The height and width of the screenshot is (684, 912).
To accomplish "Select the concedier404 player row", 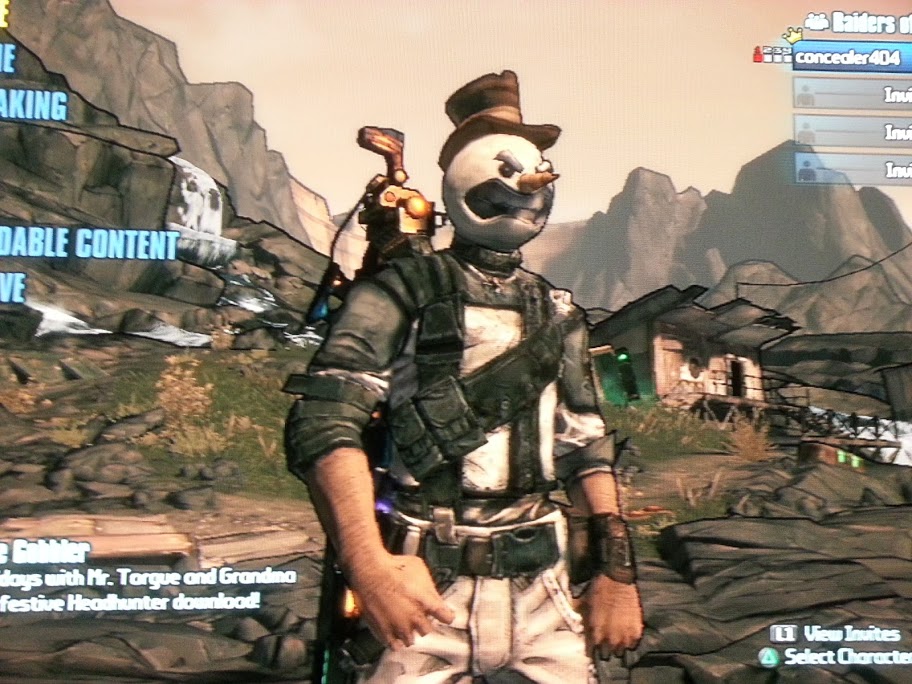I will pos(850,57).
